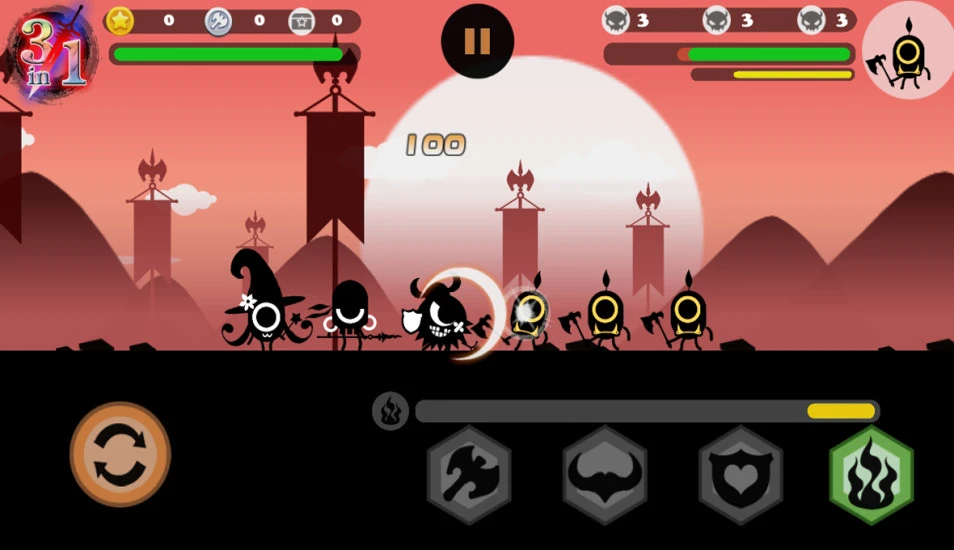Open the 3 in 1 badge
954x550 pixels.
point(46,52)
